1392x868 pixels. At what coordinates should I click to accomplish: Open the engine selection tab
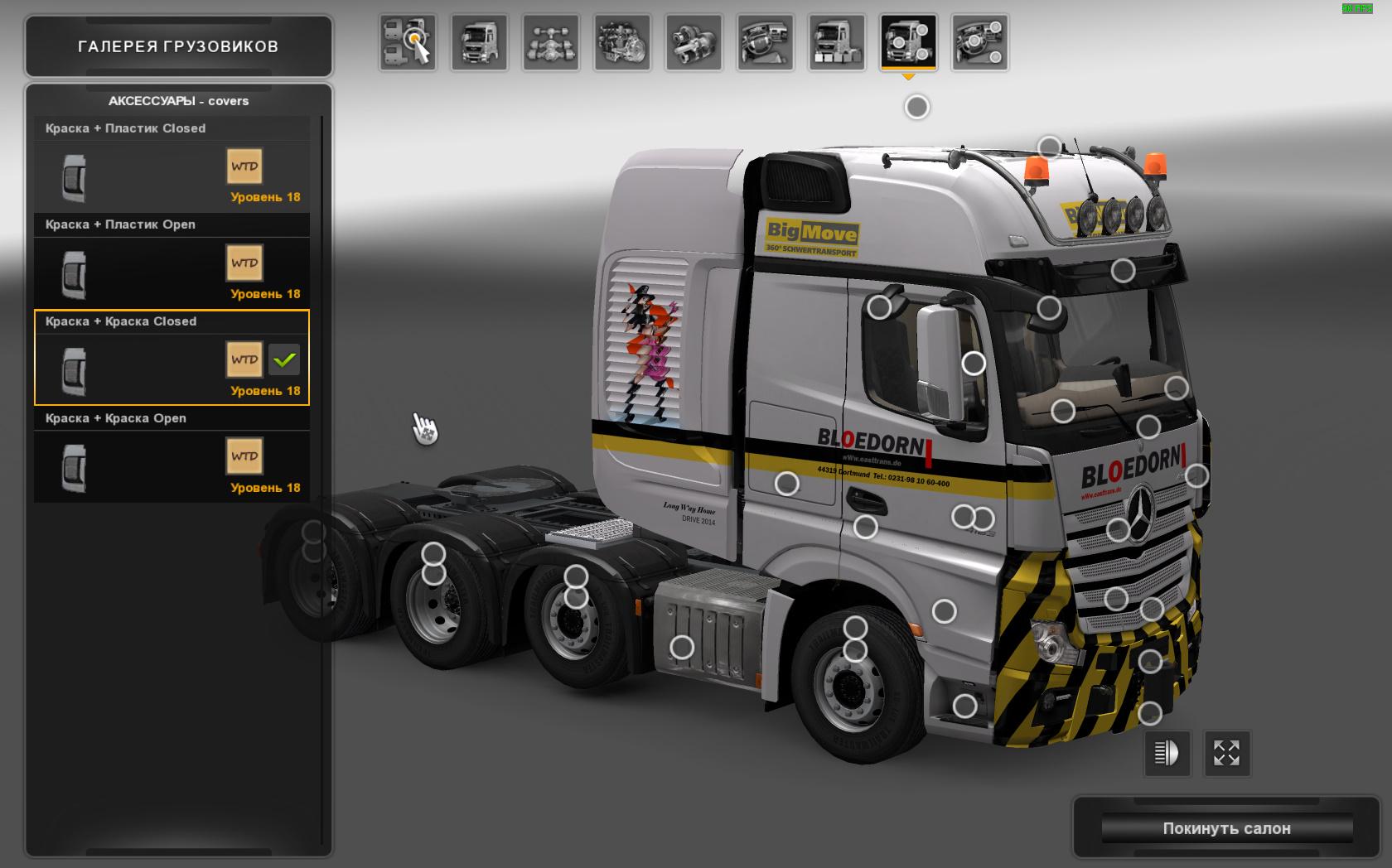pos(622,42)
